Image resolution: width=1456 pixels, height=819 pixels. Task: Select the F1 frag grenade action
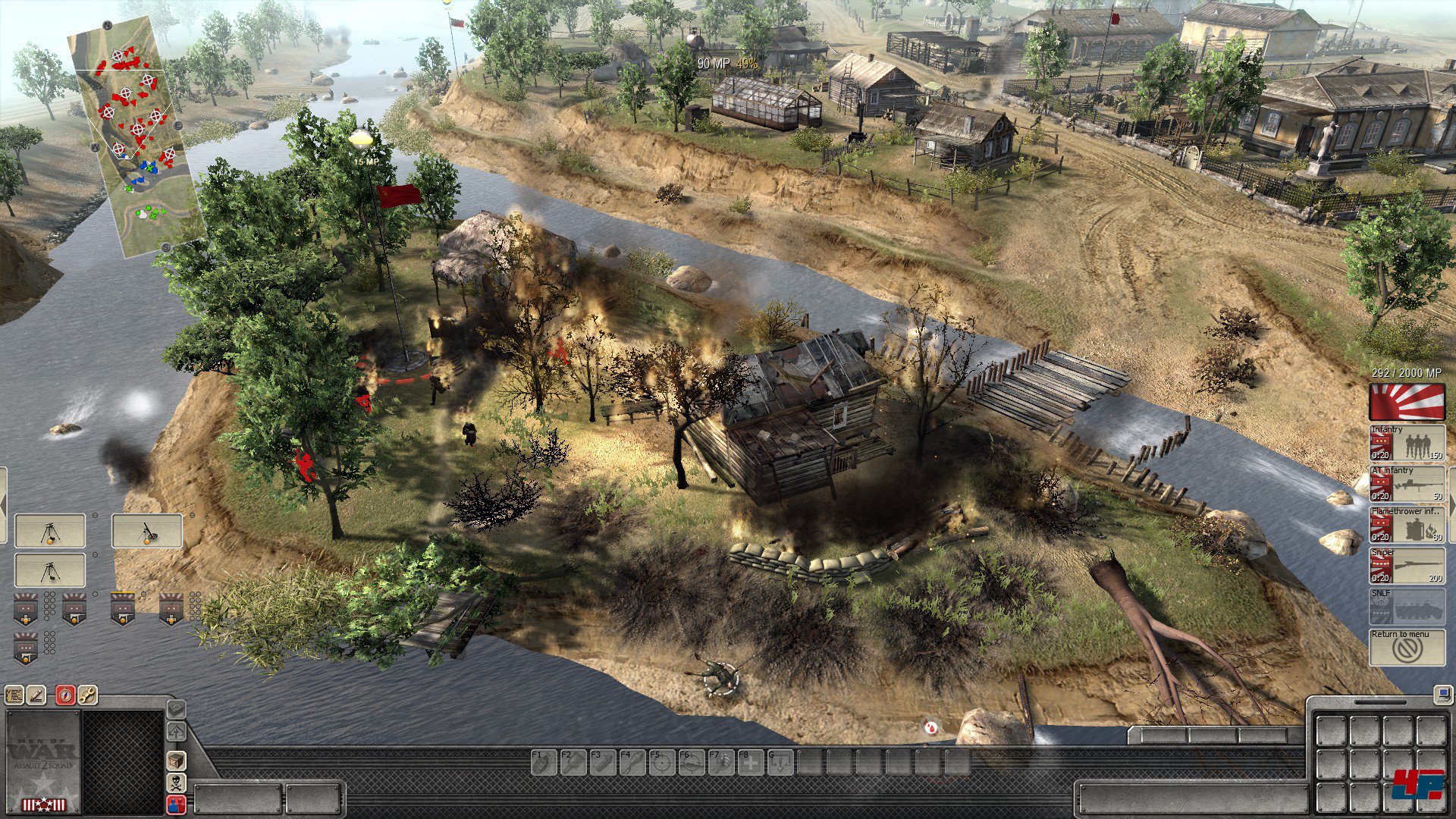click(x=544, y=762)
